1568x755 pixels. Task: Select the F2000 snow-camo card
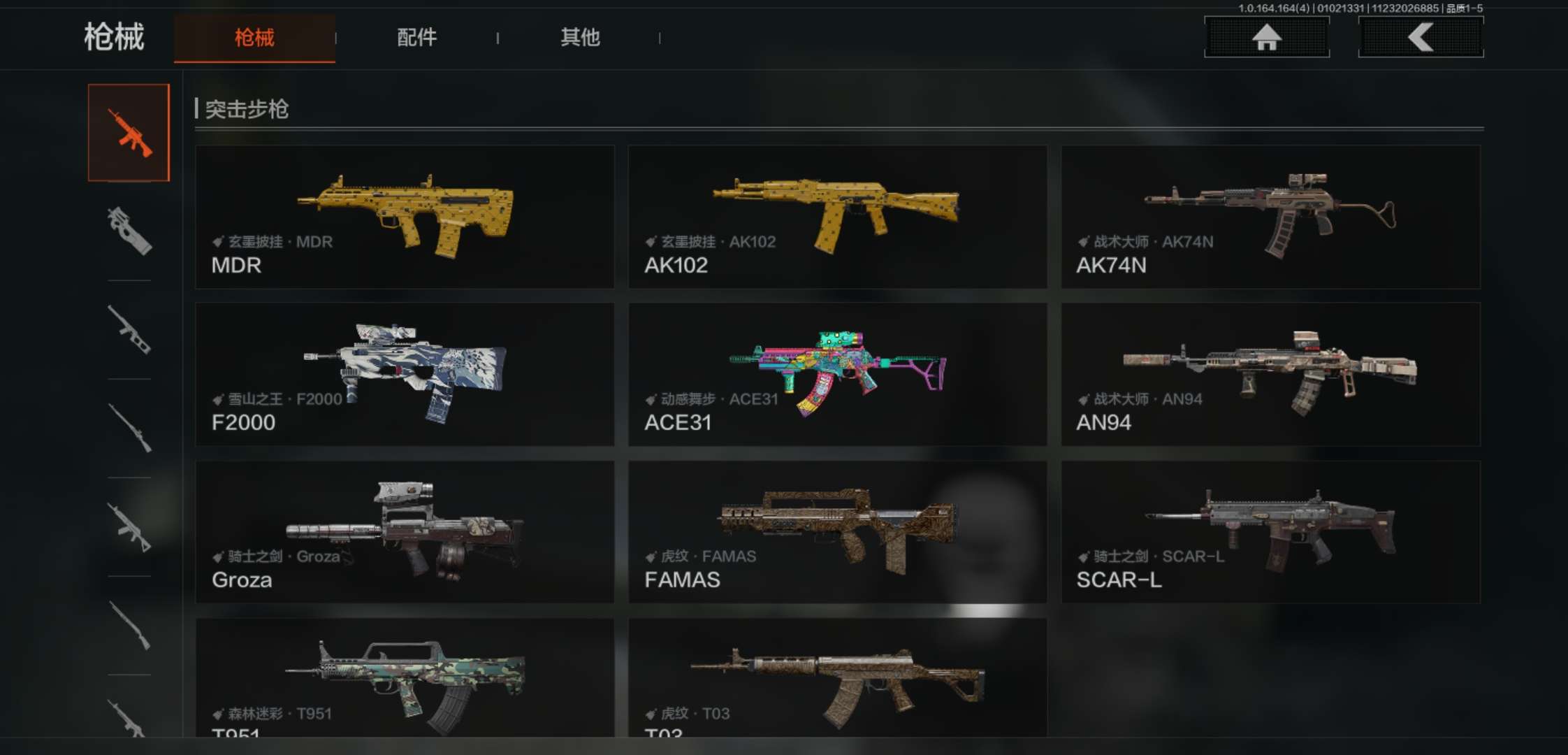[x=405, y=374]
